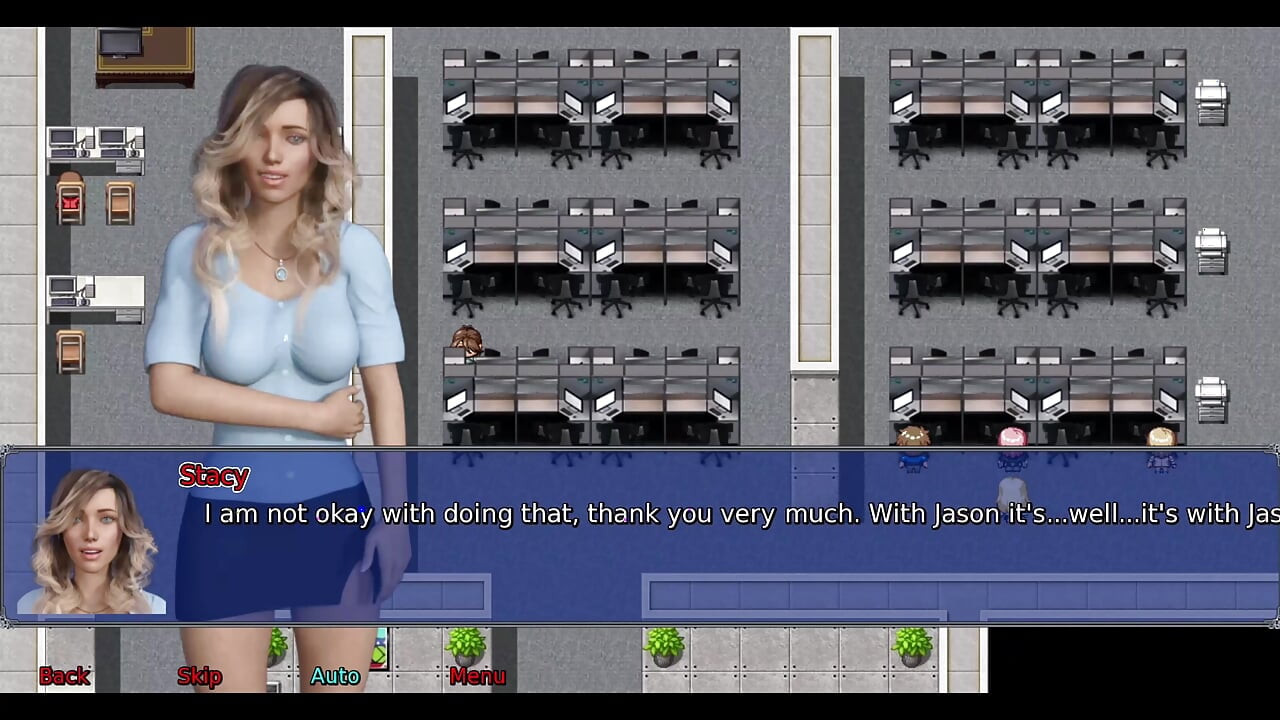Click the Back button
Screen dimensions: 1280x720
(x=64, y=676)
